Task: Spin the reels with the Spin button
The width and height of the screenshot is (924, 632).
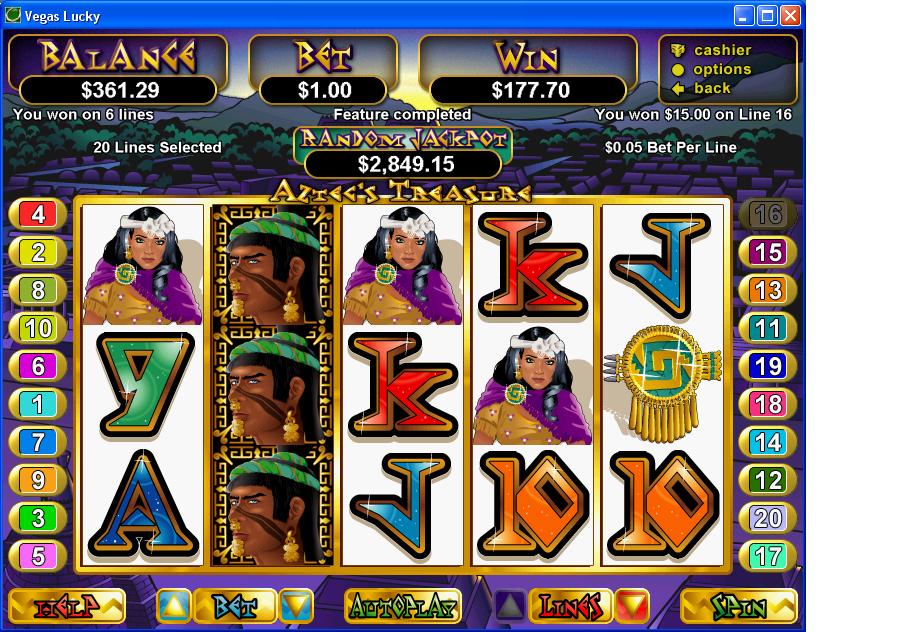Action: [x=738, y=606]
